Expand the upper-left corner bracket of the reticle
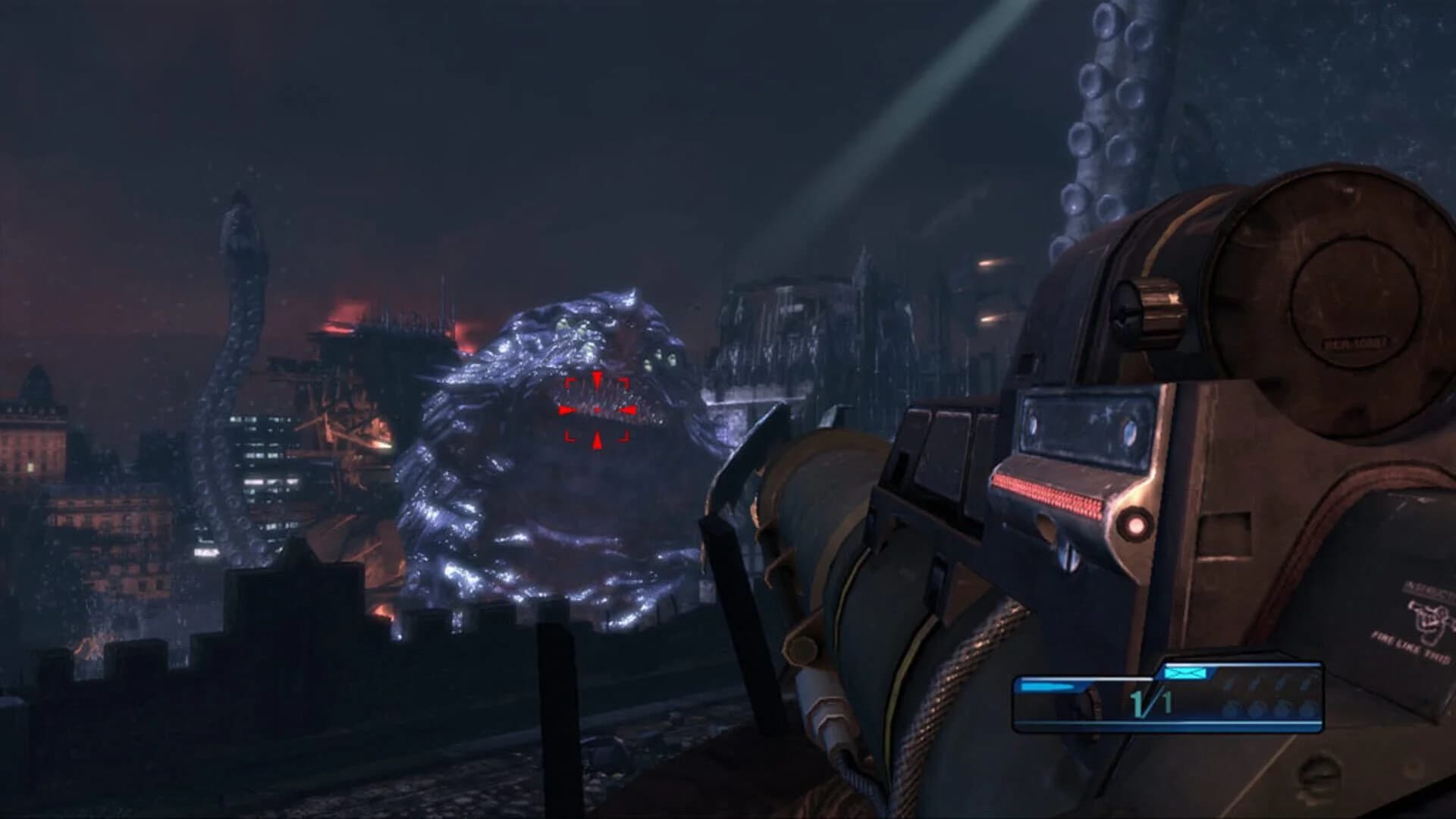The image size is (1456, 819). pyautogui.click(x=569, y=381)
